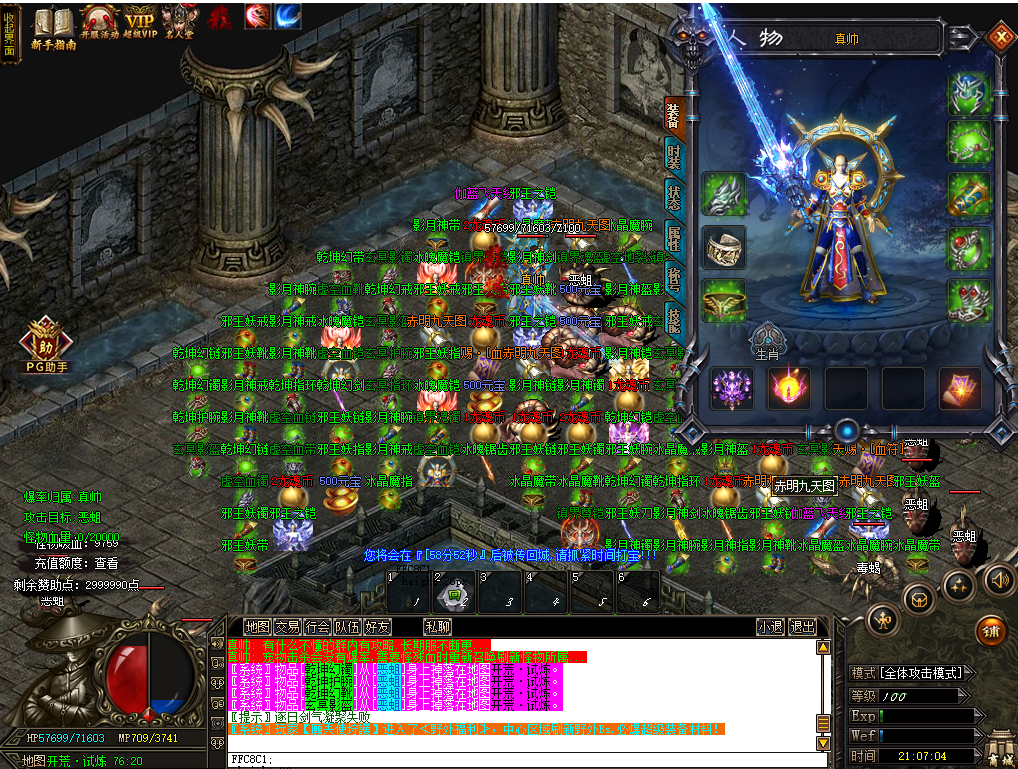Collapse the interface with 收起界面
This screenshot has width=1018, height=769.
pyautogui.click(x=10, y=32)
